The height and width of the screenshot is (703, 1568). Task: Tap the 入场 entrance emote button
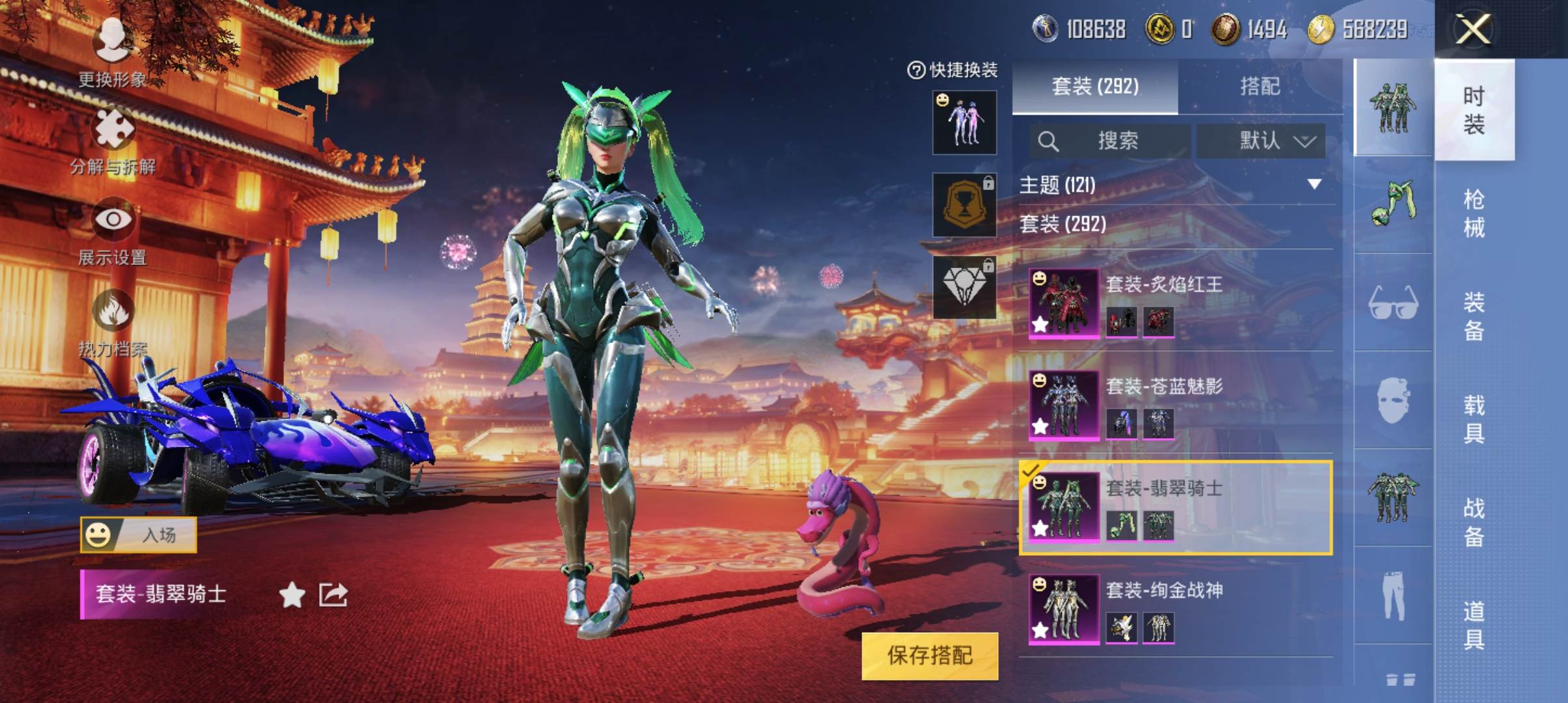point(138,535)
